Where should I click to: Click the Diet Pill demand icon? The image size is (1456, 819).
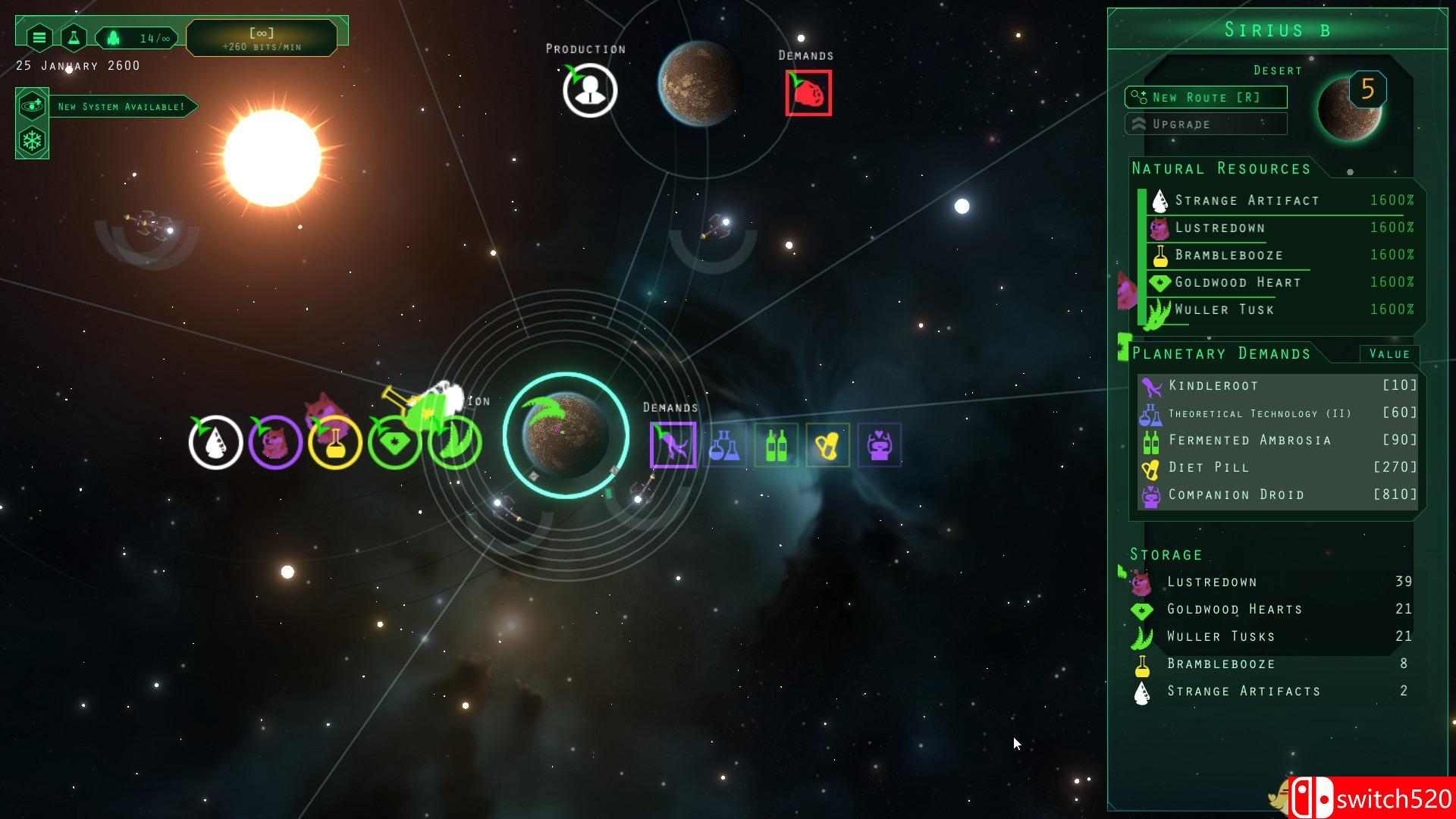(x=827, y=445)
